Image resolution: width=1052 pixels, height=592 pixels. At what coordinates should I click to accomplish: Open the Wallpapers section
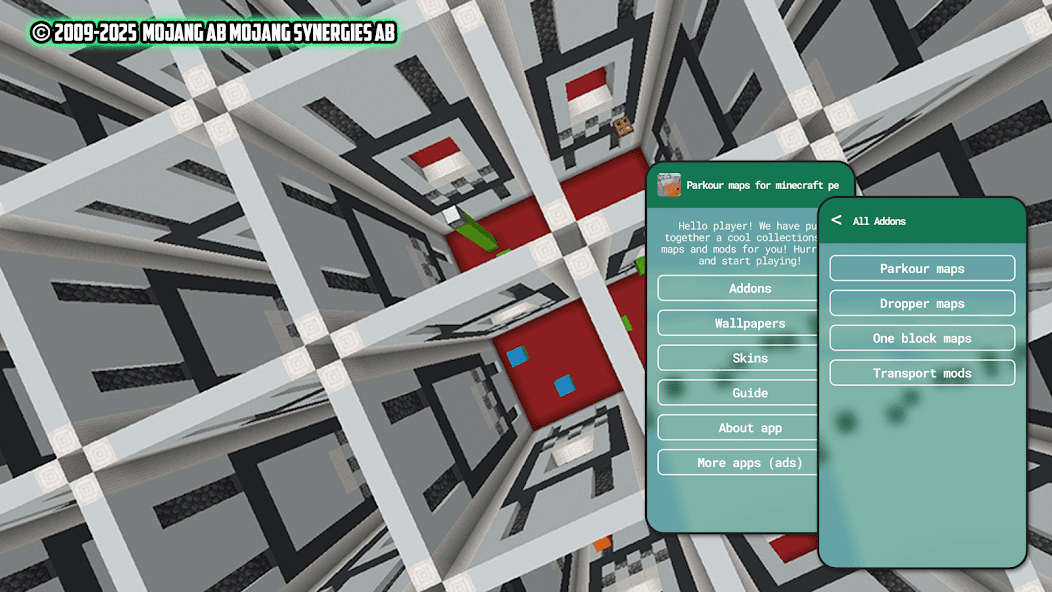pos(738,323)
